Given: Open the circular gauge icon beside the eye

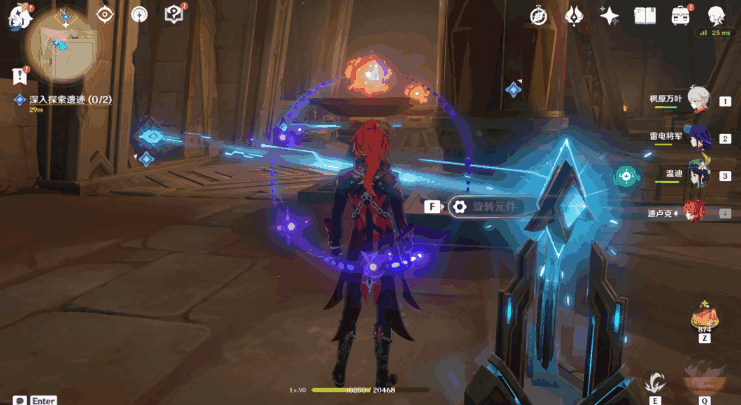Looking at the screenshot, I should click(139, 14).
